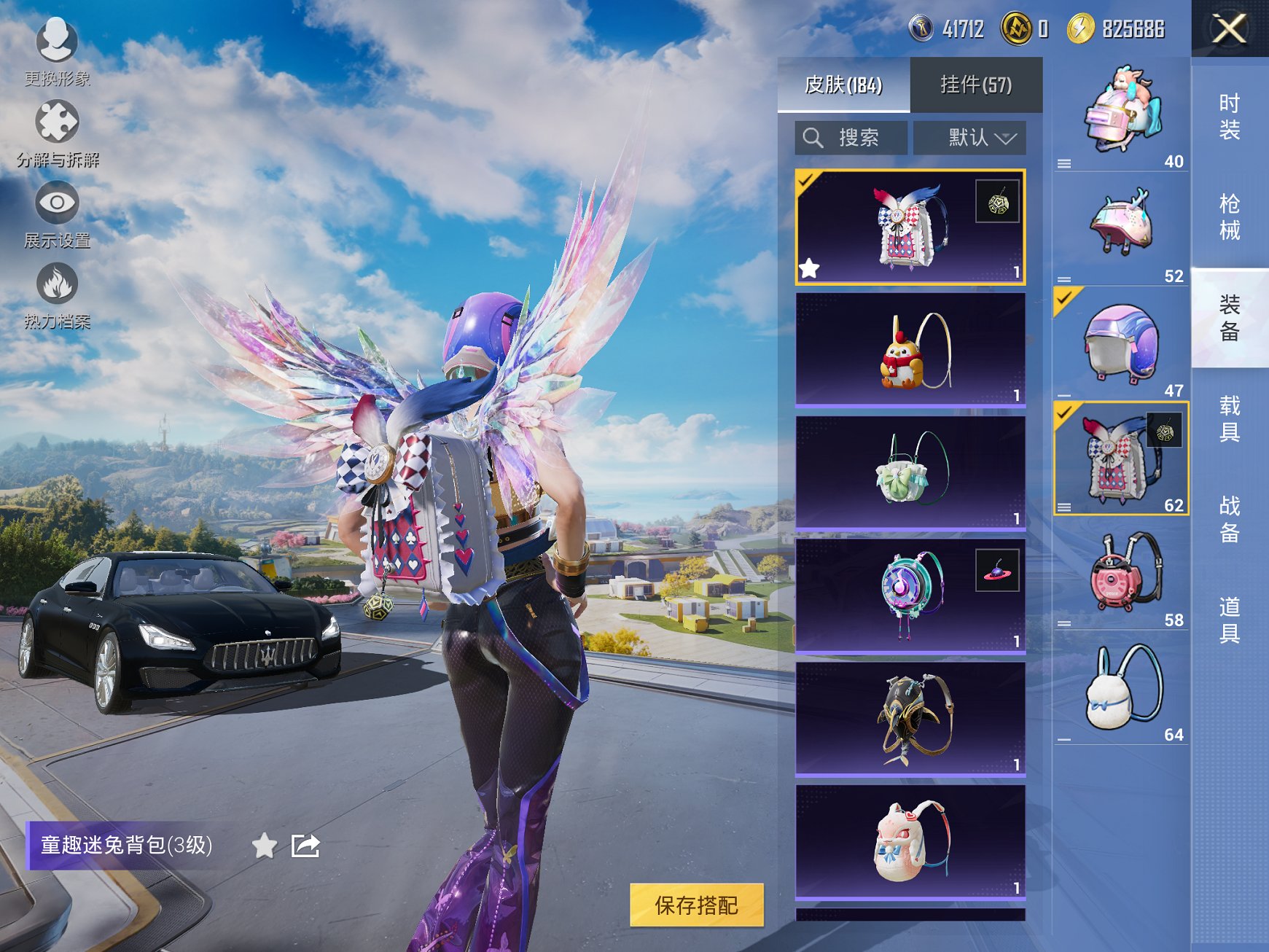
Task: Select the 枪械 firearms category
Action: coord(1229,217)
